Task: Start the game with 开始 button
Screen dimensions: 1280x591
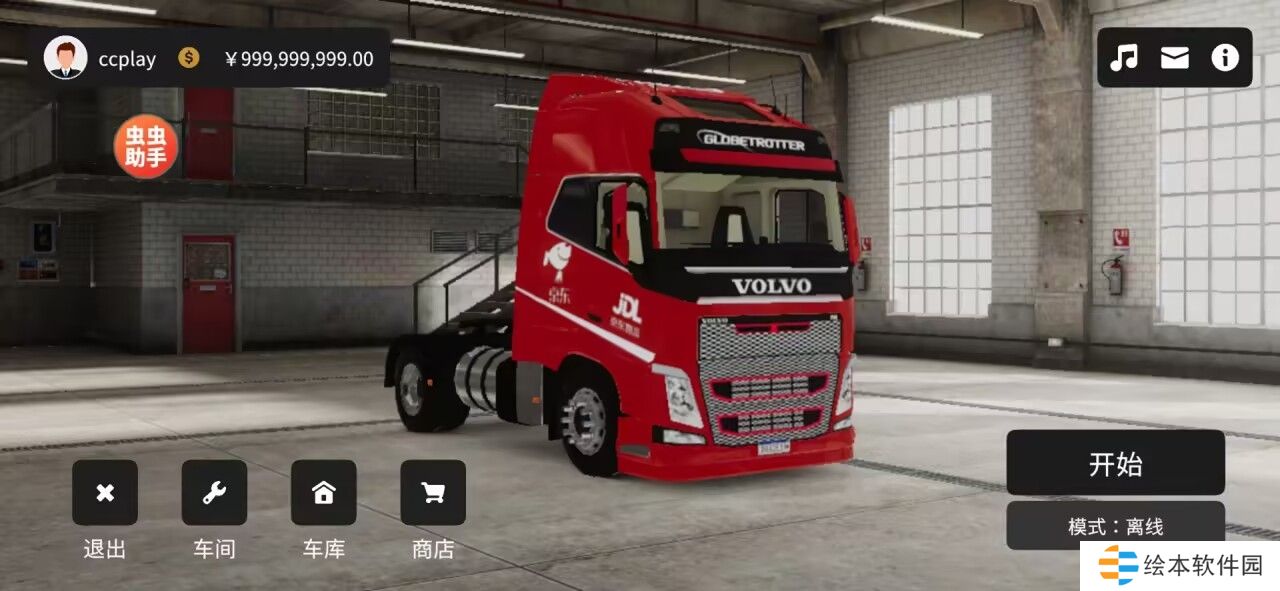Action: (x=1115, y=463)
